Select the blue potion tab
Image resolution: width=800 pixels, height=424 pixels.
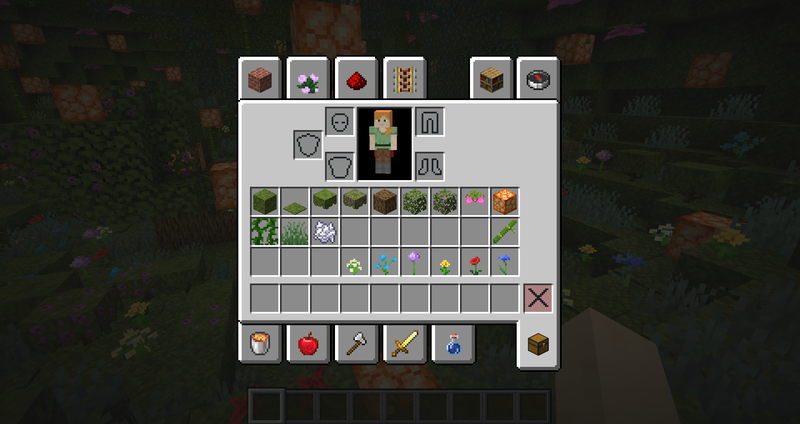click(453, 344)
